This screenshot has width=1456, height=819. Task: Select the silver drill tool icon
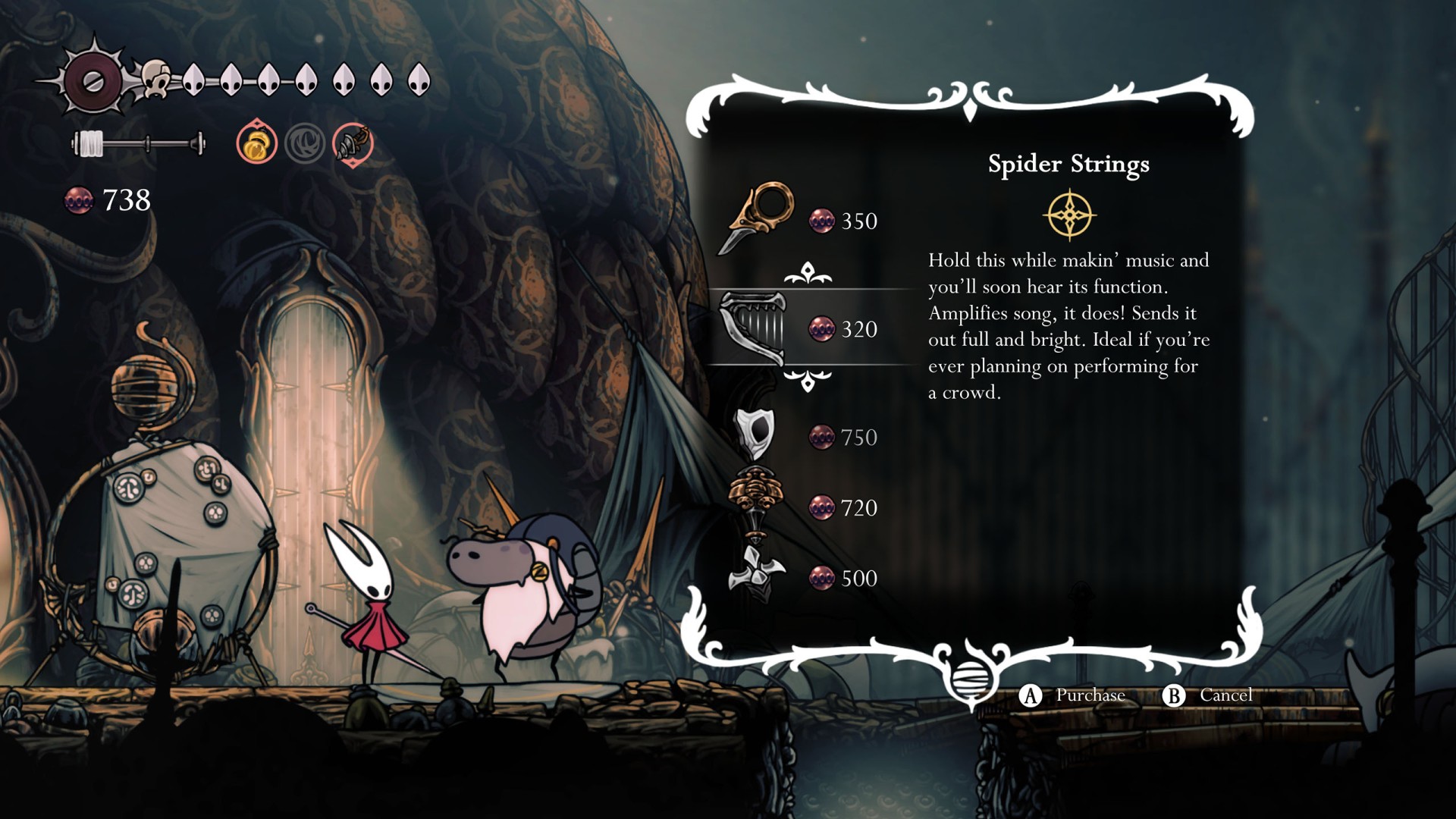pos(353,143)
